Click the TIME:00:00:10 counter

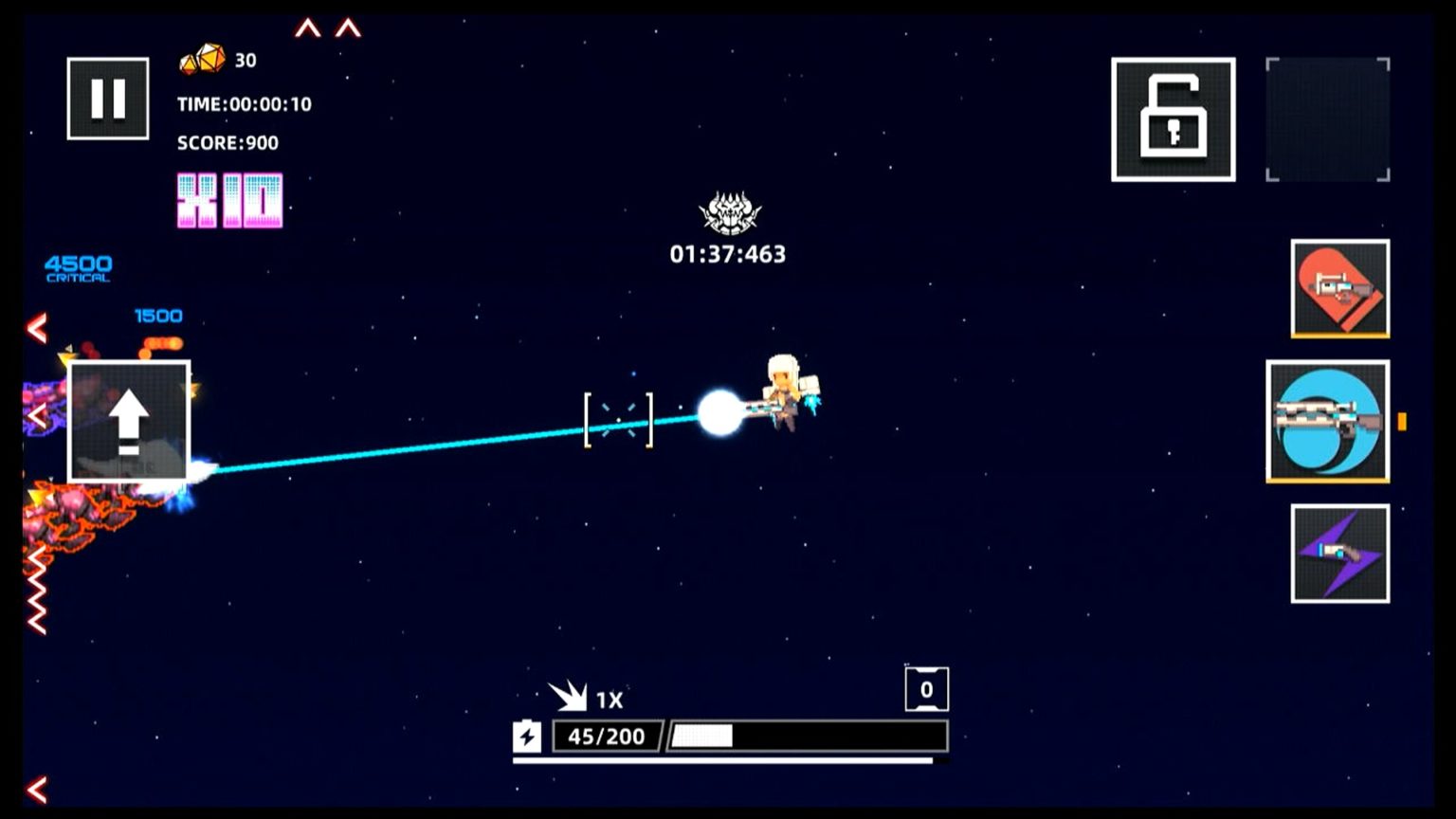point(244,105)
